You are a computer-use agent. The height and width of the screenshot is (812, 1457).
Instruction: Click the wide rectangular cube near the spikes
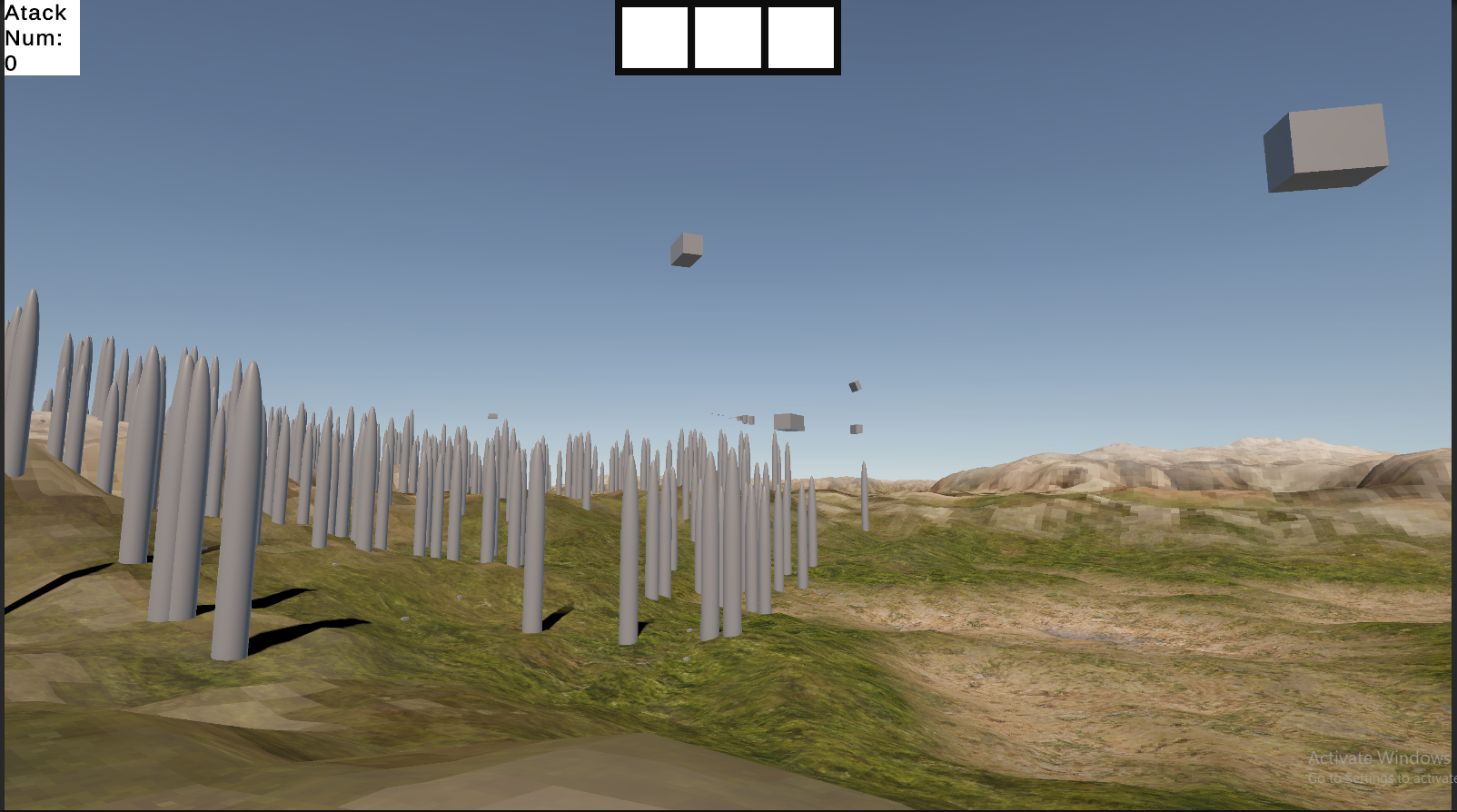pos(788,421)
